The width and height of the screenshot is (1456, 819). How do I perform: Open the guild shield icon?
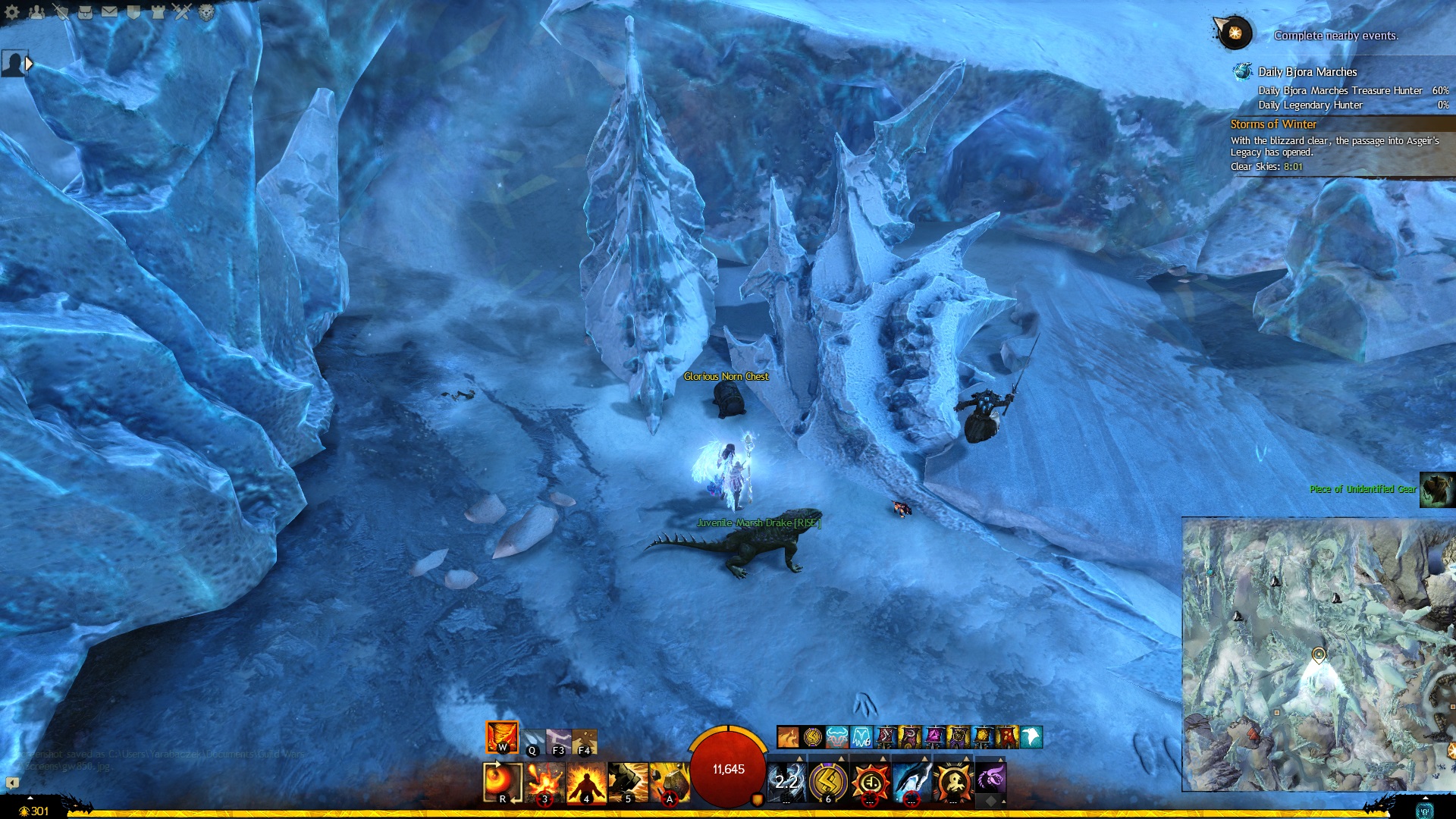[133, 11]
